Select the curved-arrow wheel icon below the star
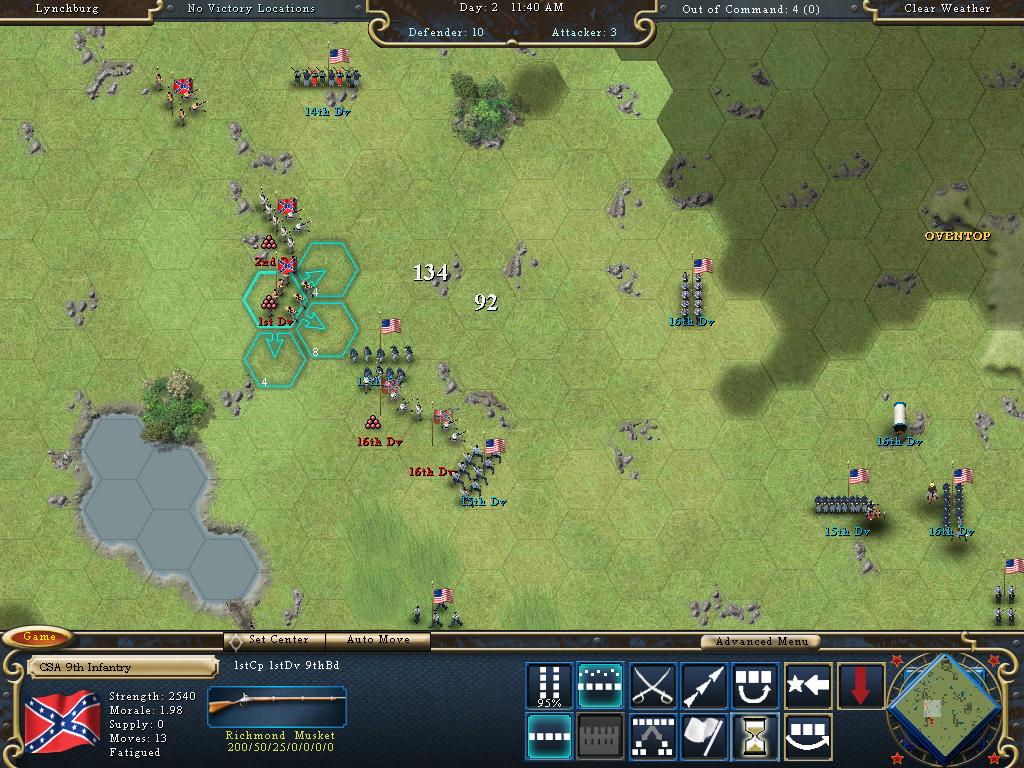Image resolution: width=1024 pixels, height=768 pixels. pos(808,737)
